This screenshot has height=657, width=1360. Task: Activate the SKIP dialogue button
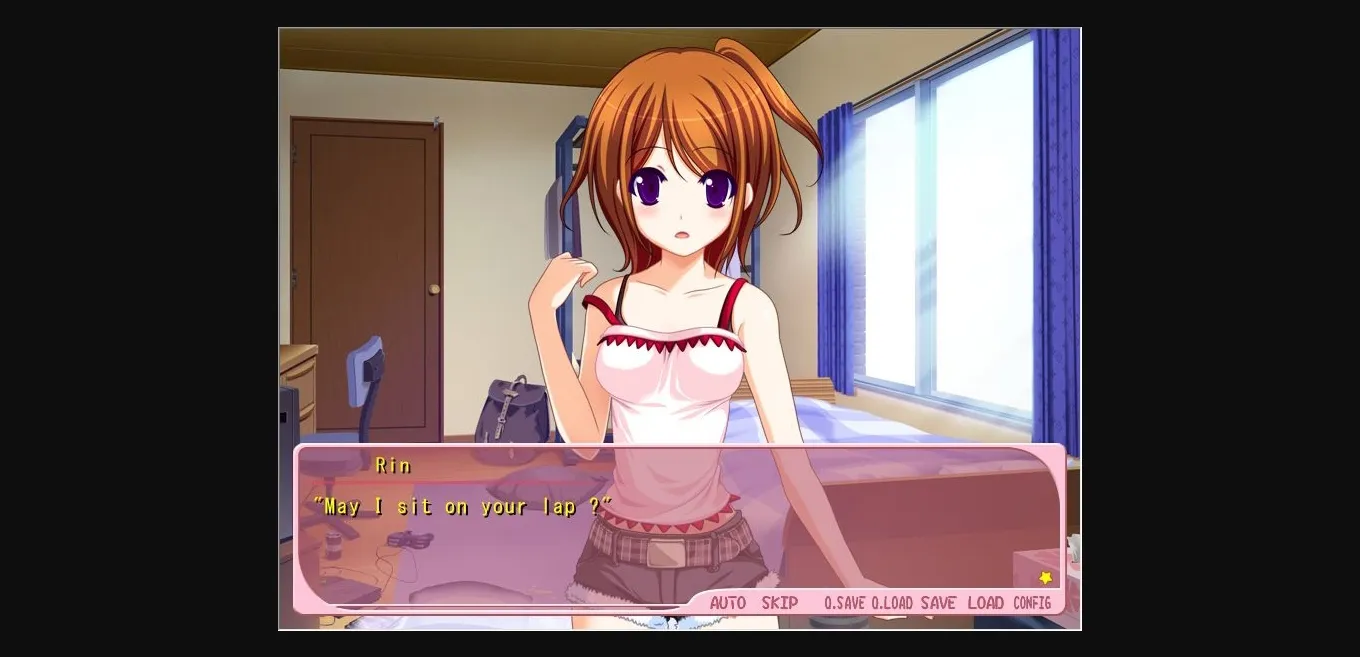point(780,603)
